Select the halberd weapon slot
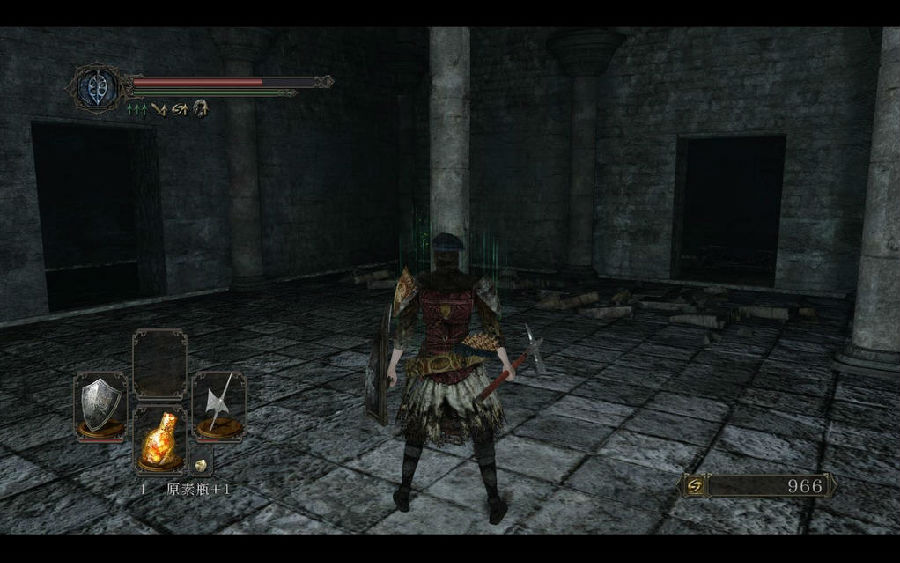Screen dimensions: 900x563 coord(218,405)
